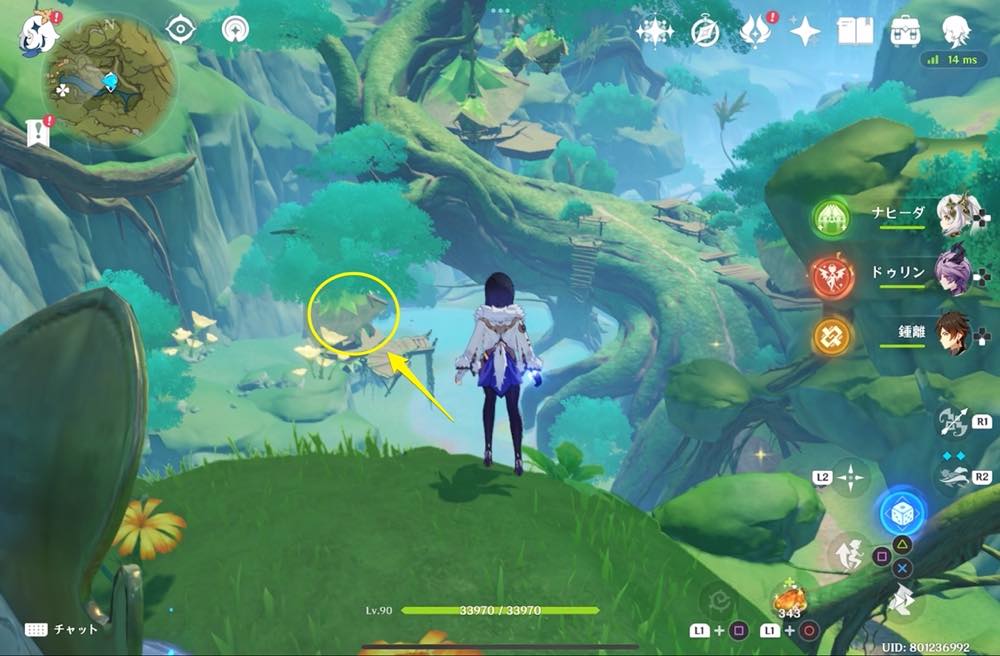Image resolution: width=1000 pixels, height=656 pixels.
Task: Open the quest bookmark icon with red alert
Action: (x=39, y=133)
